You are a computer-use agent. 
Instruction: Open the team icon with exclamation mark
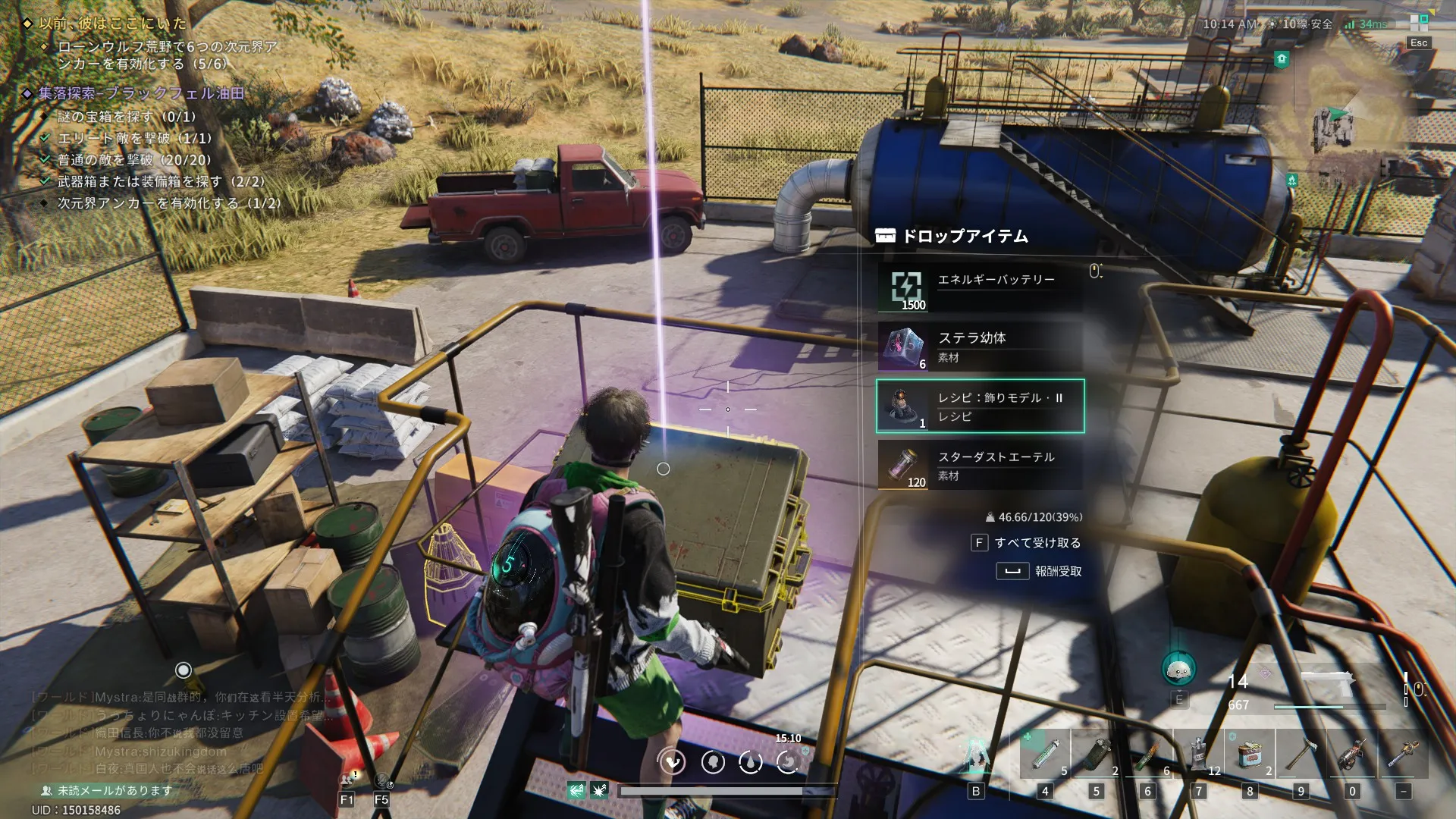347,779
